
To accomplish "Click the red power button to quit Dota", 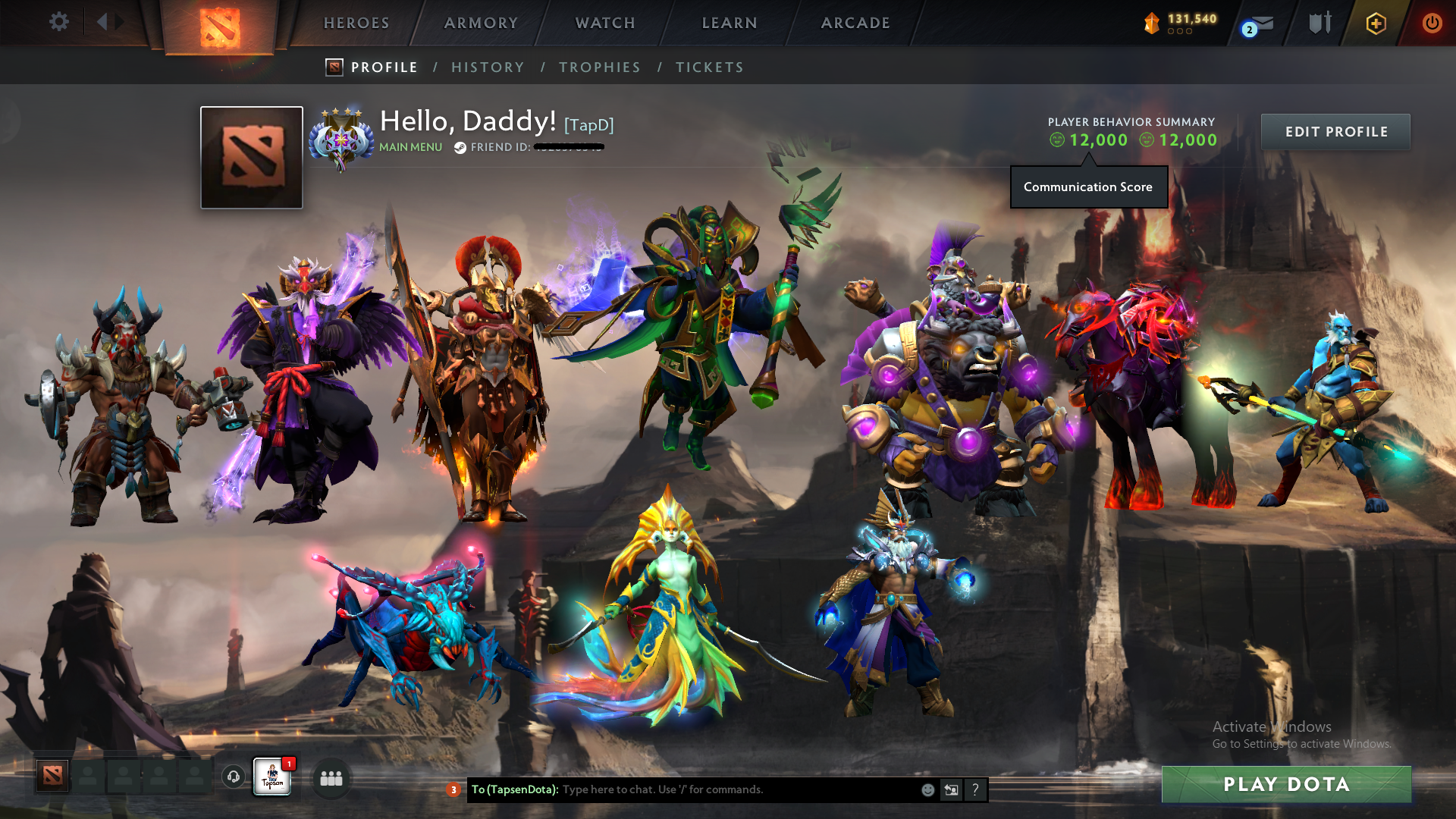I will (x=1432, y=23).
